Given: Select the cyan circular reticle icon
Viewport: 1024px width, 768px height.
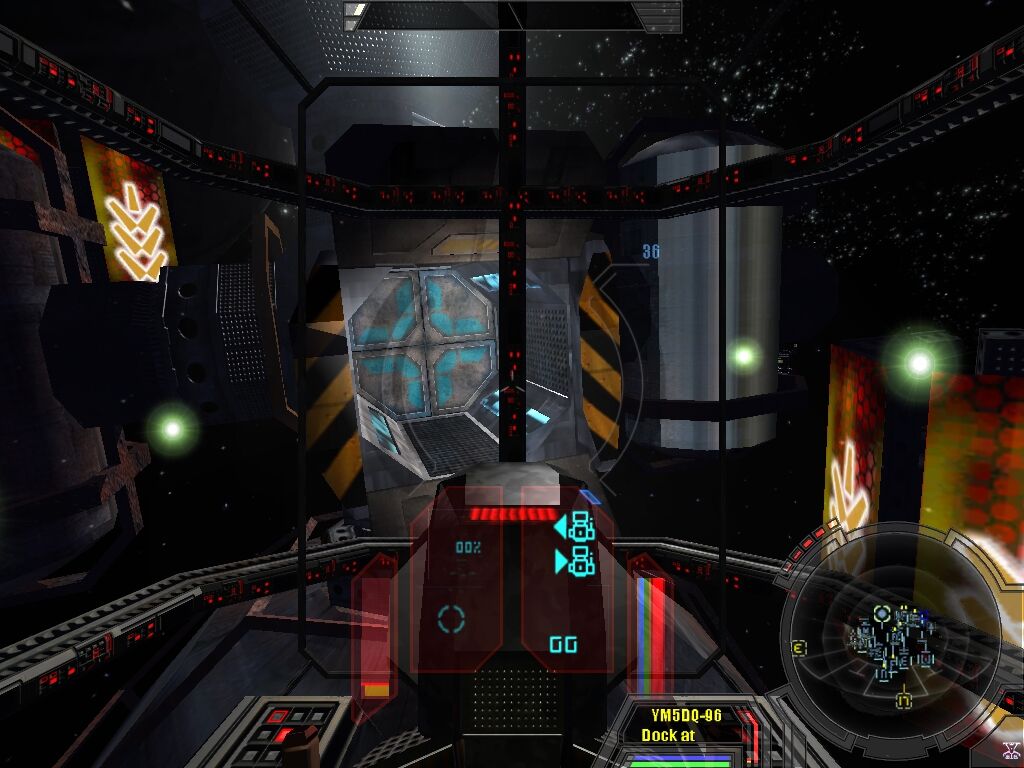Looking at the screenshot, I should coord(452,619).
